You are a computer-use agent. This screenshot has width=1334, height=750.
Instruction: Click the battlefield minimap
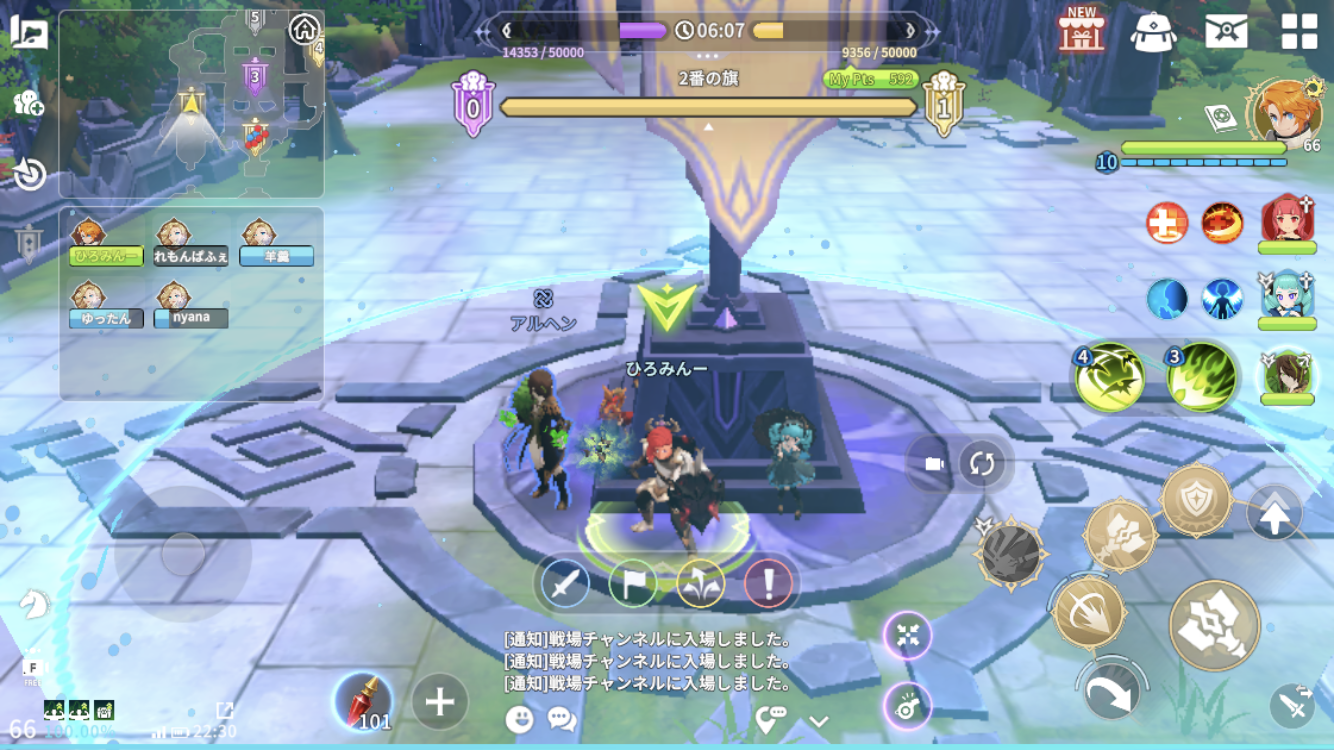(192, 104)
